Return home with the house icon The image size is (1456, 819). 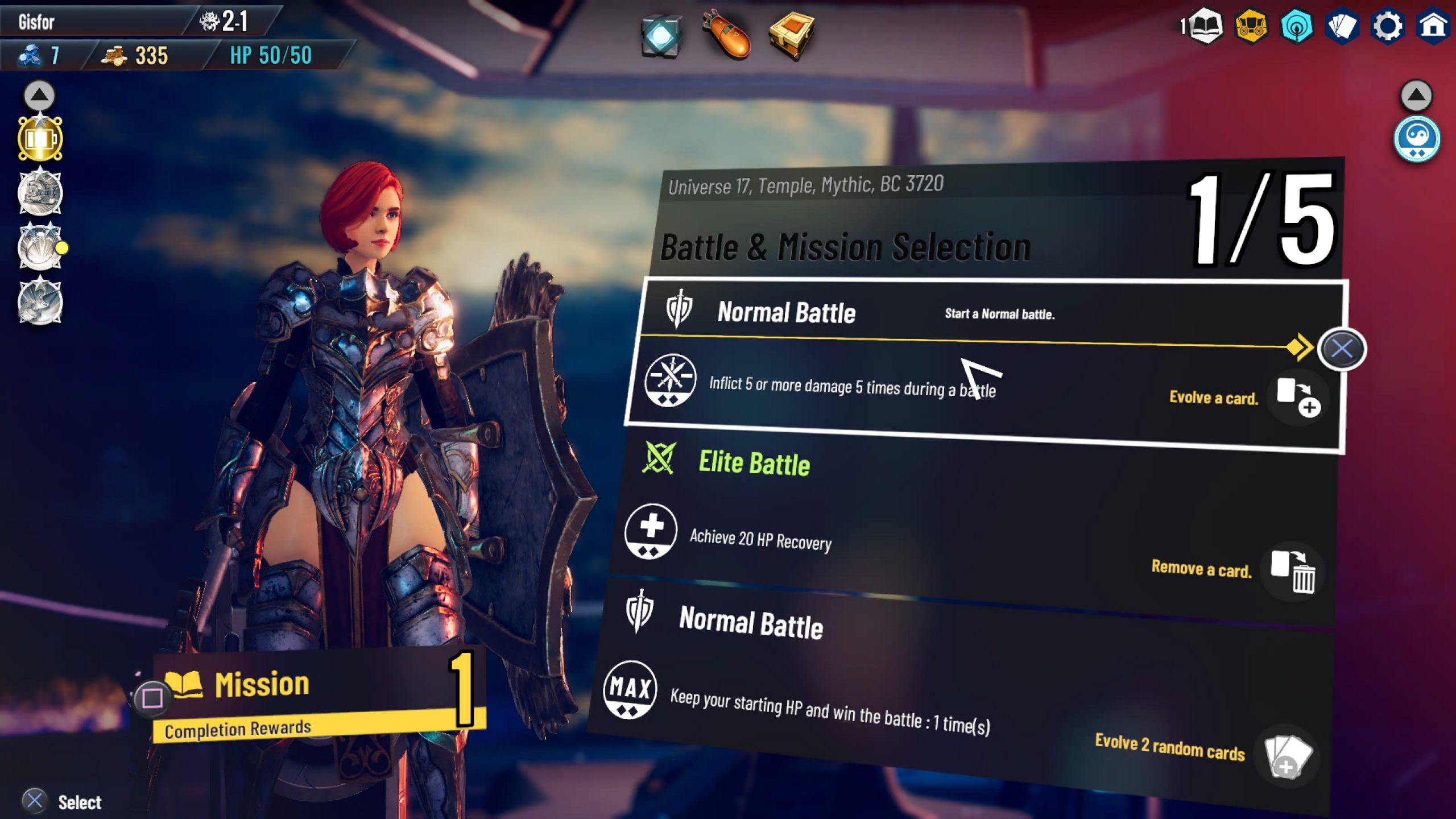pyautogui.click(x=1433, y=26)
